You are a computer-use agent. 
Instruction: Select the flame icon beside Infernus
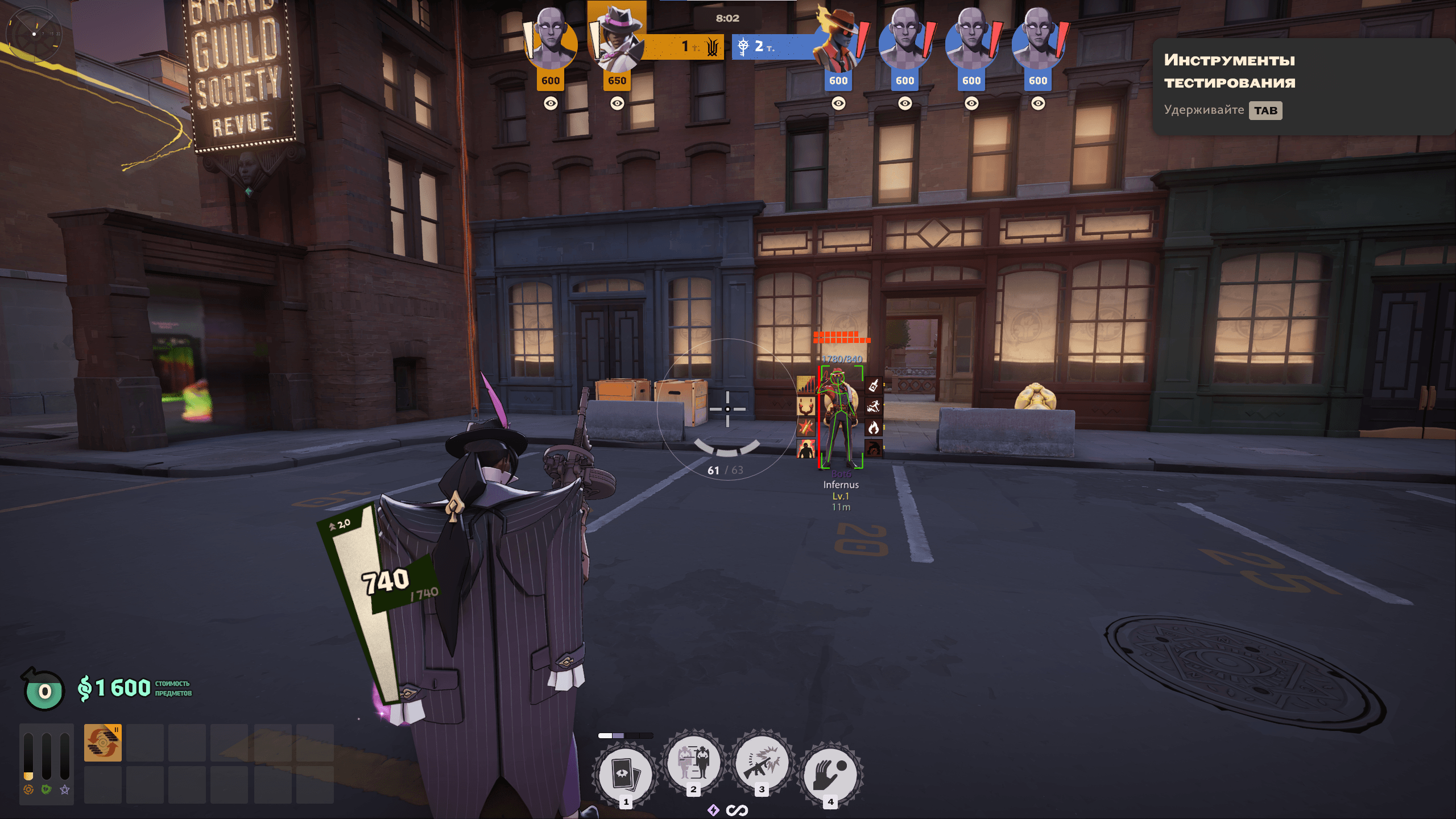click(x=874, y=427)
